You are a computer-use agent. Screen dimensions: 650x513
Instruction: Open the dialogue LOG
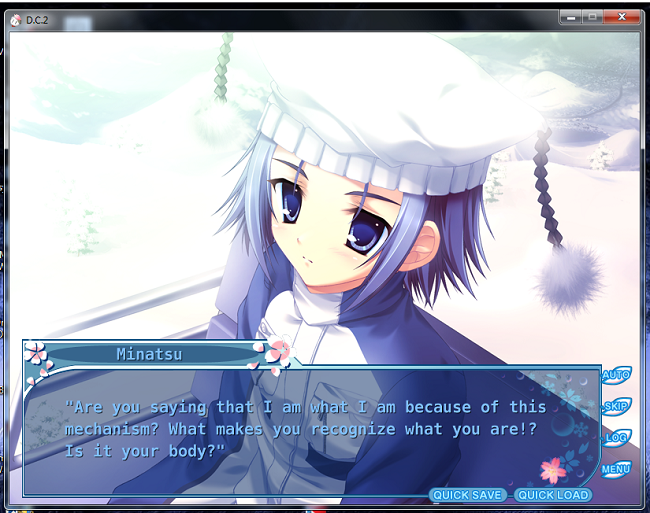click(x=615, y=438)
